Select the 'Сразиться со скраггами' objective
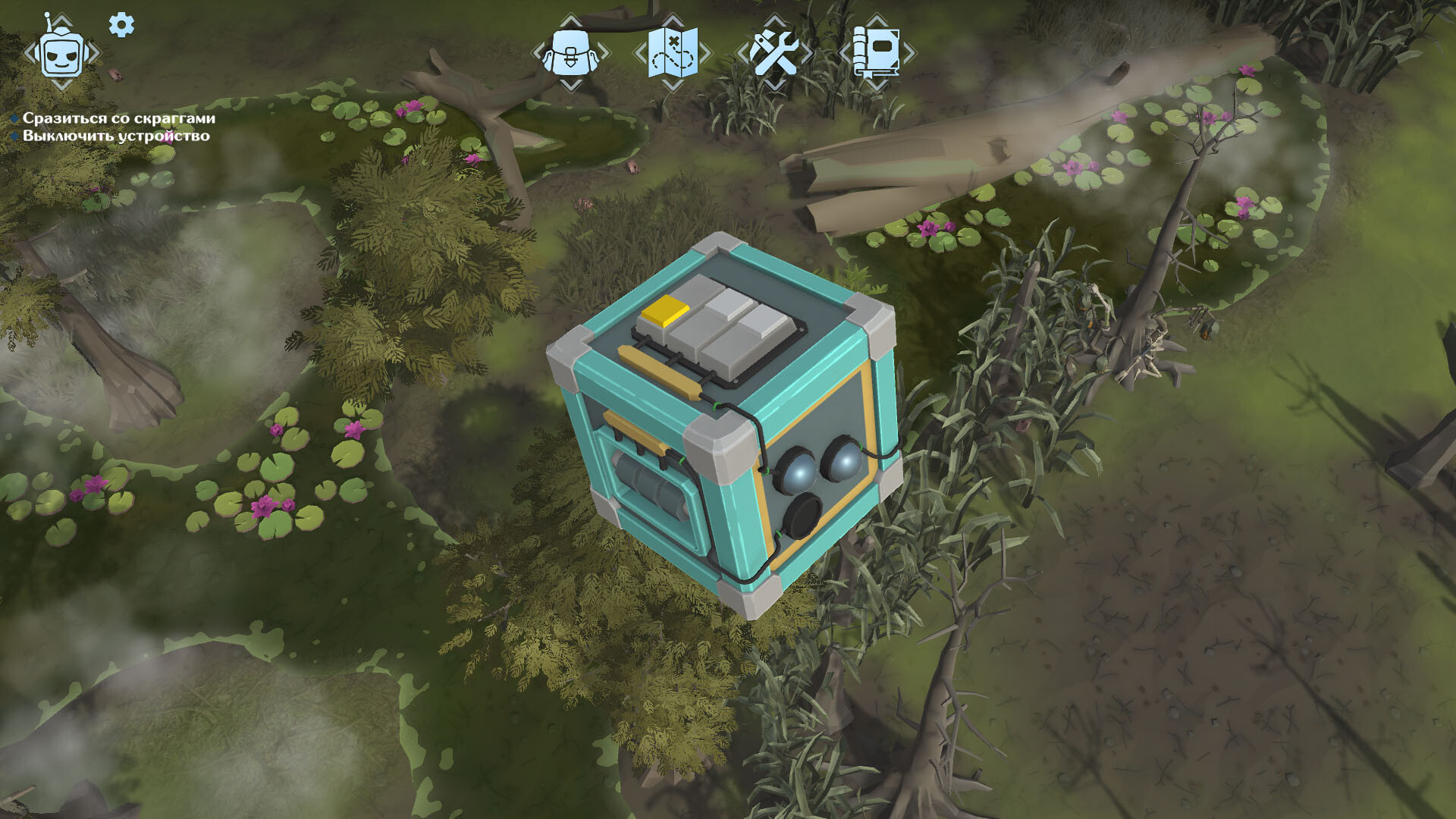 click(118, 118)
